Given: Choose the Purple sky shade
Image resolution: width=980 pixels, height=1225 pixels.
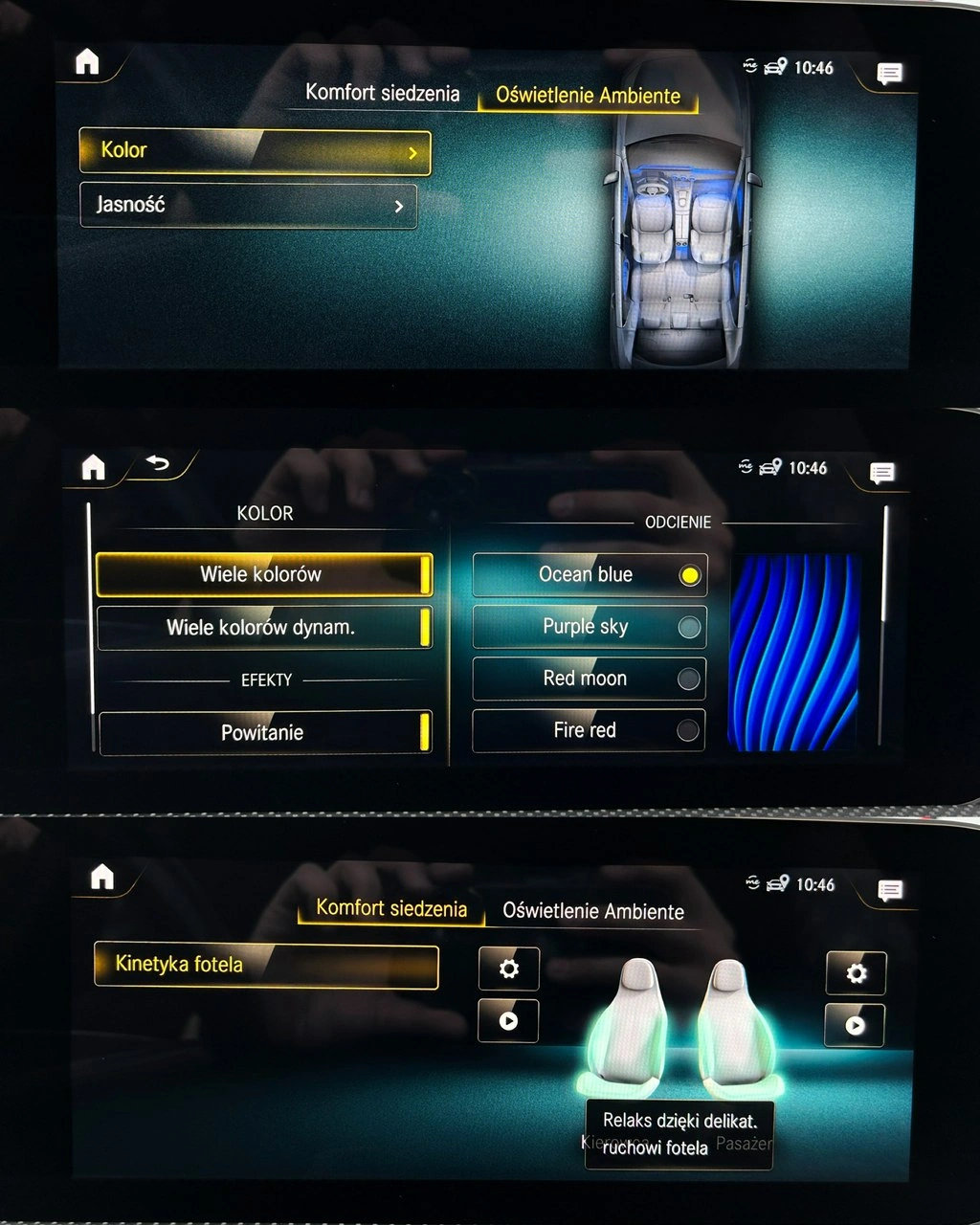Looking at the screenshot, I should [590, 627].
